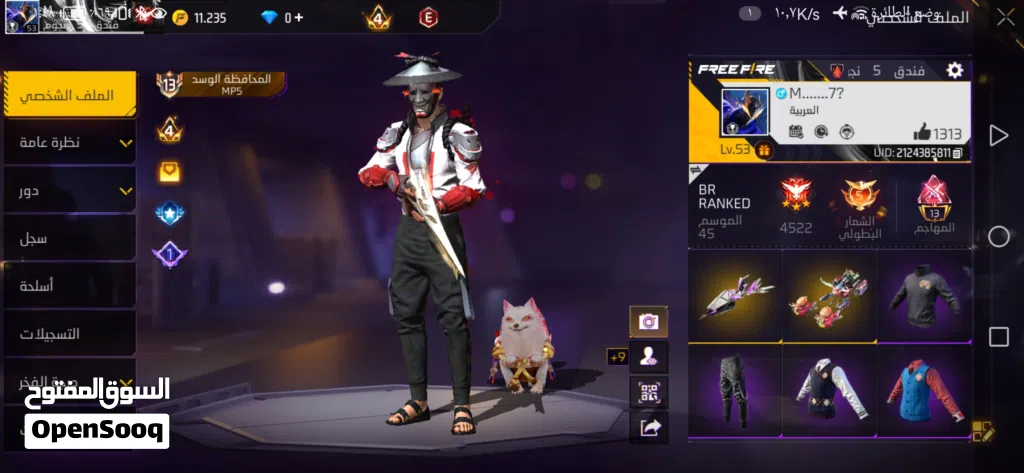Open the character silhouette button
This screenshot has height=473, width=1024.
[648, 356]
